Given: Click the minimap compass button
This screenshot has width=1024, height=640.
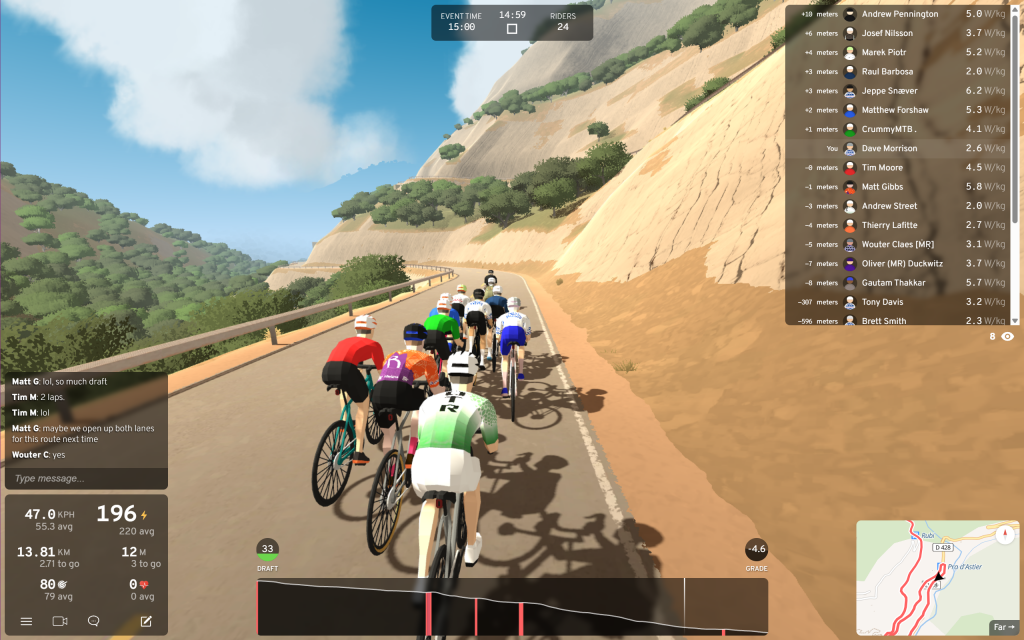Looking at the screenshot, I should tap(1005, 533).
